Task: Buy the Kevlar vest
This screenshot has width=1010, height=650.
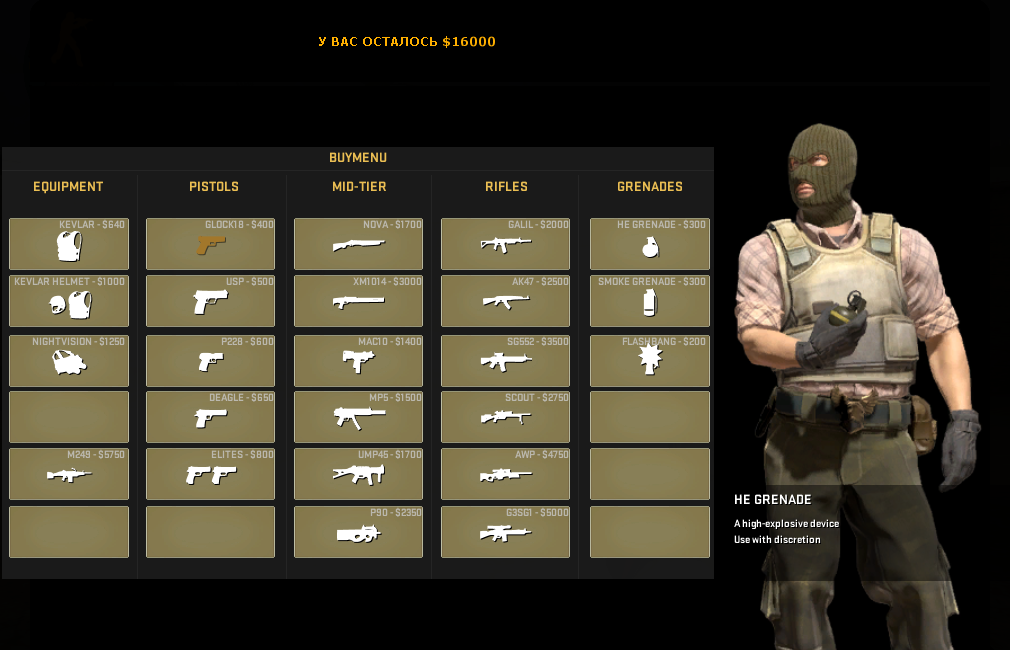Action: tap(69, 244)
